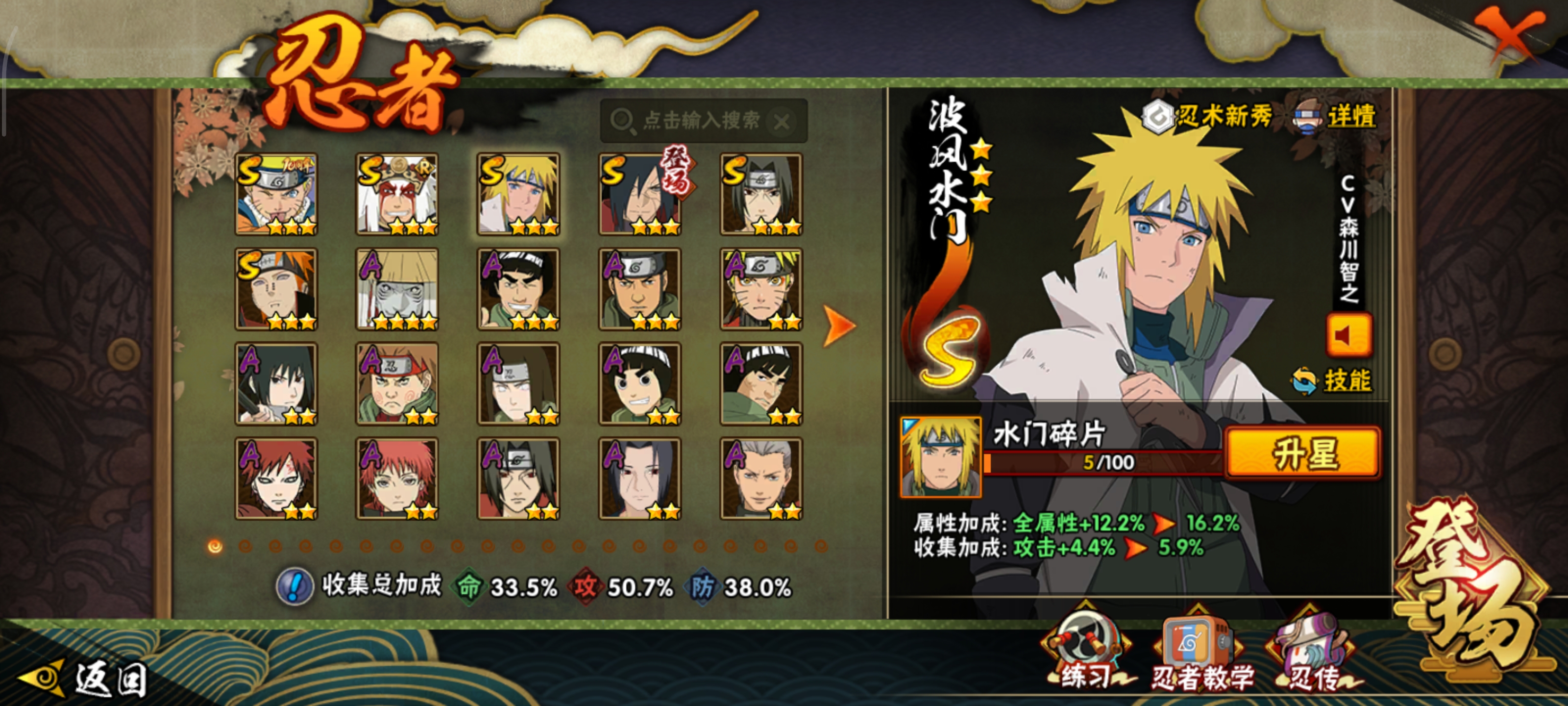Go back with the 返回 button
1568x706 pixels.
(x=85, y=678)
